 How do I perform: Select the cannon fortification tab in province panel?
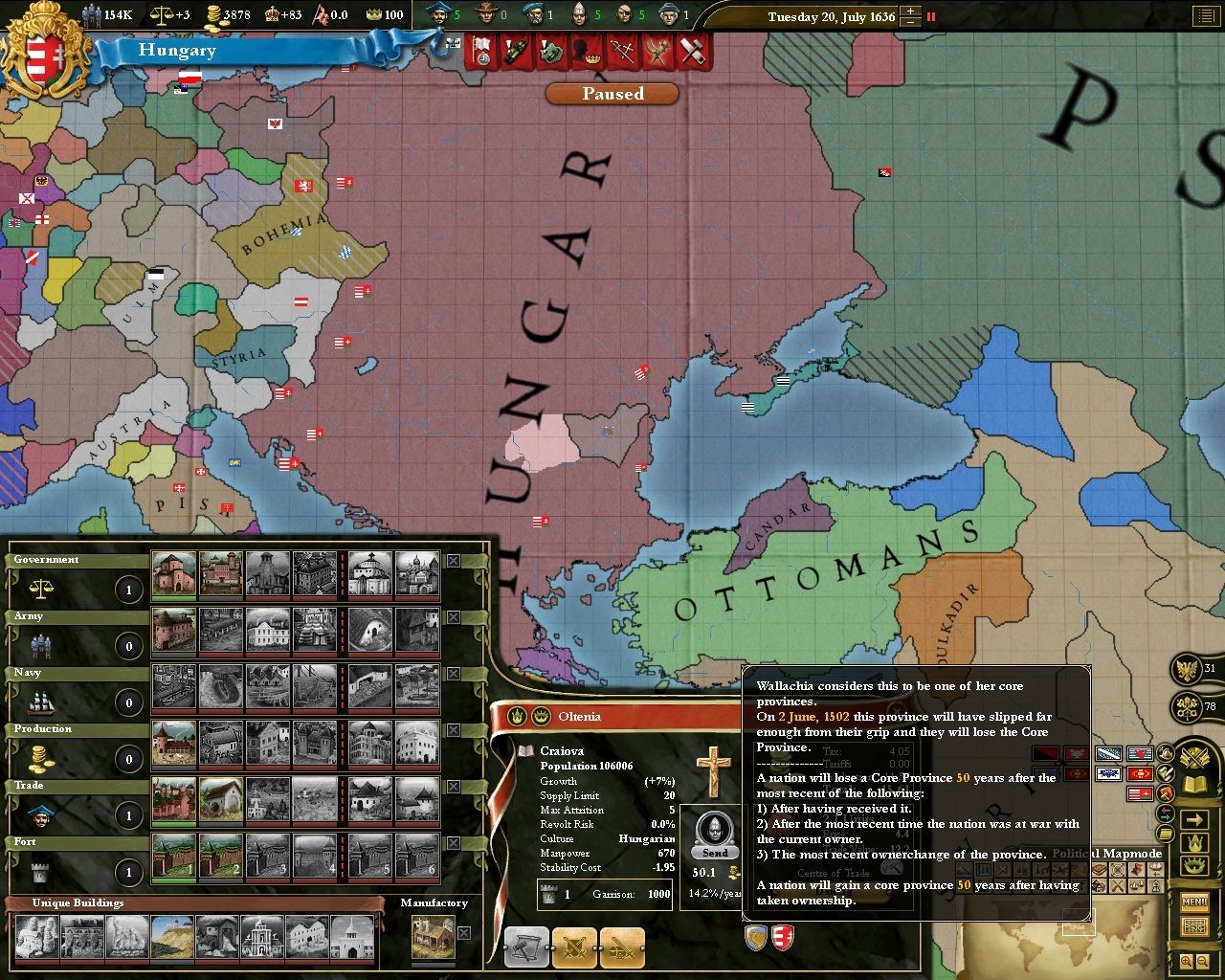(621, 947)
